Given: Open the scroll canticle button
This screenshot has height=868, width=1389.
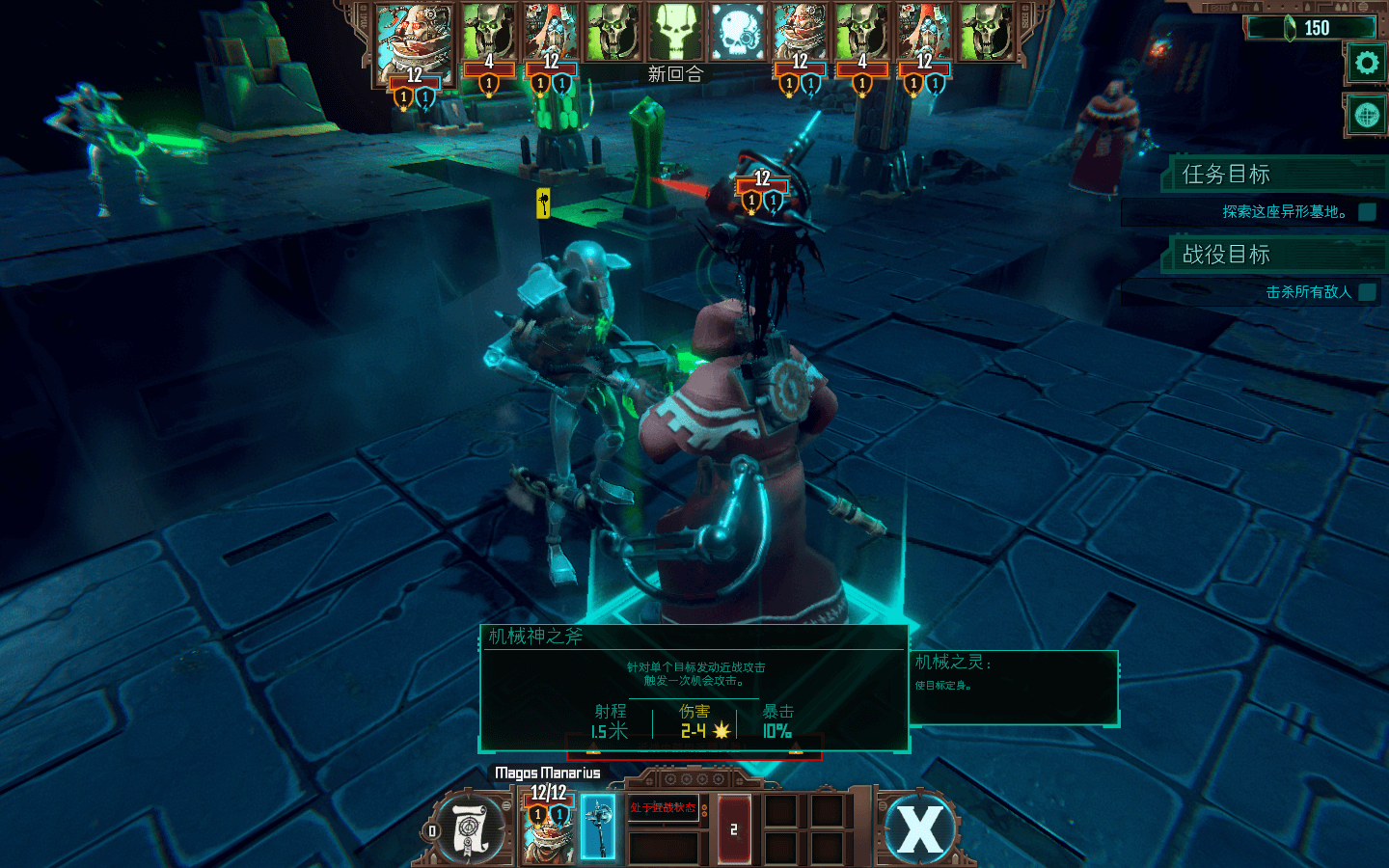Looking at the screenshot, I should [471, 828].
